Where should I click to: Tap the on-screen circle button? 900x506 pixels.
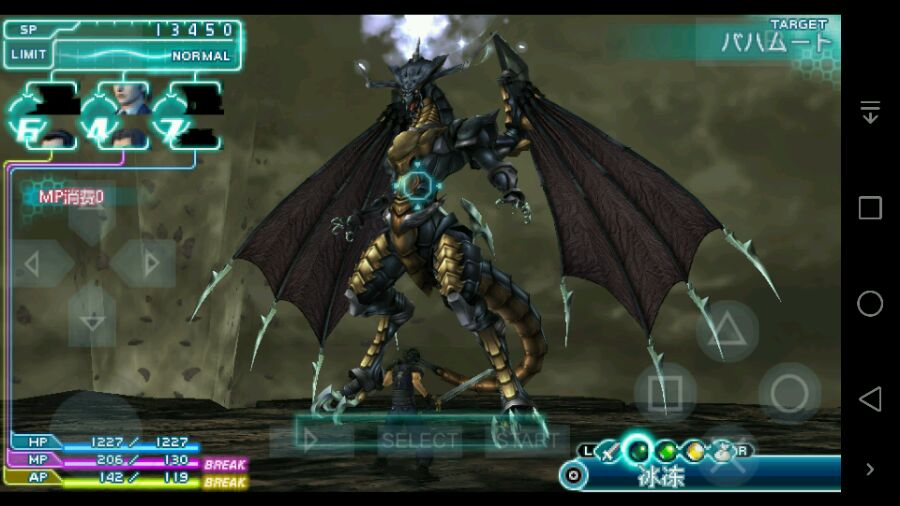coord(789,393)
